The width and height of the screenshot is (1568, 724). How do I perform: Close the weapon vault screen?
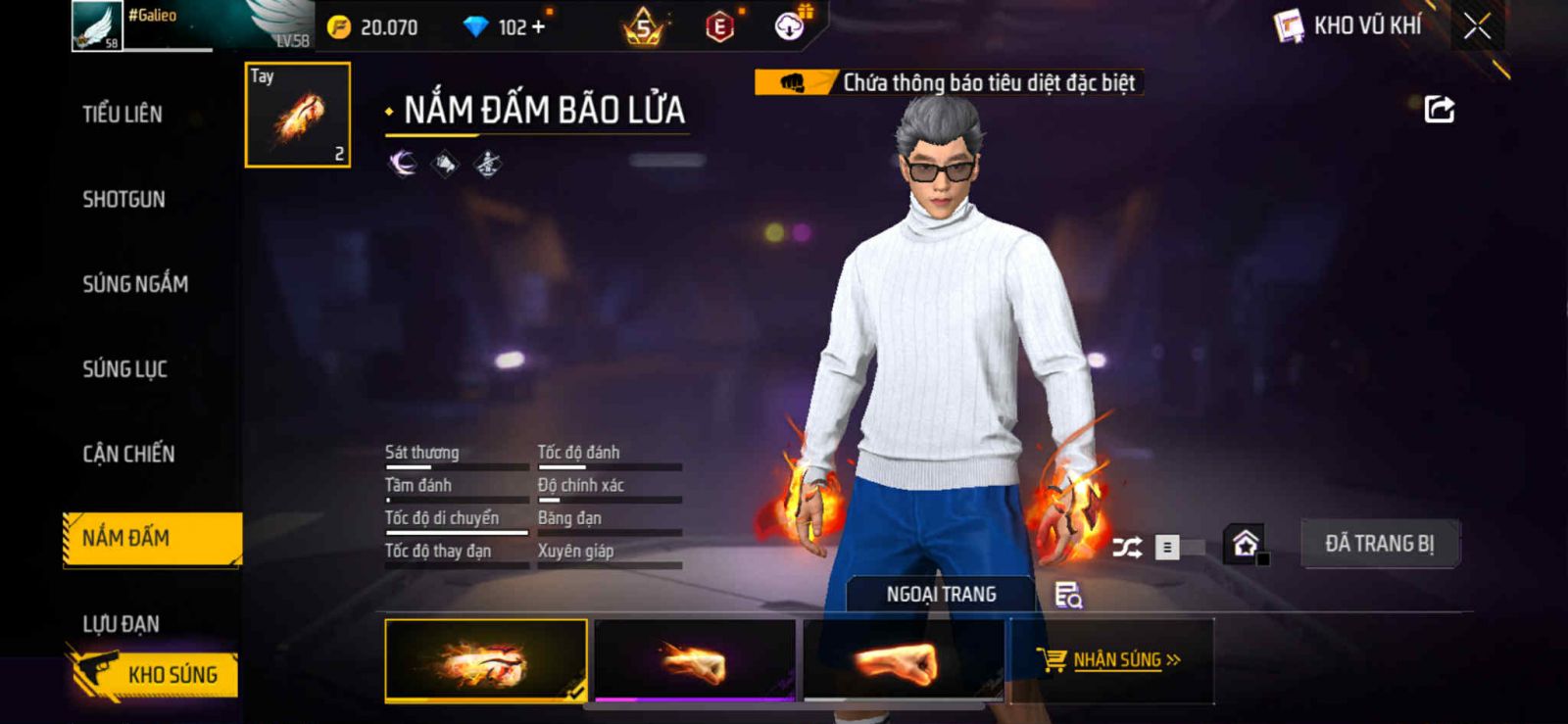coord(1477,26)
